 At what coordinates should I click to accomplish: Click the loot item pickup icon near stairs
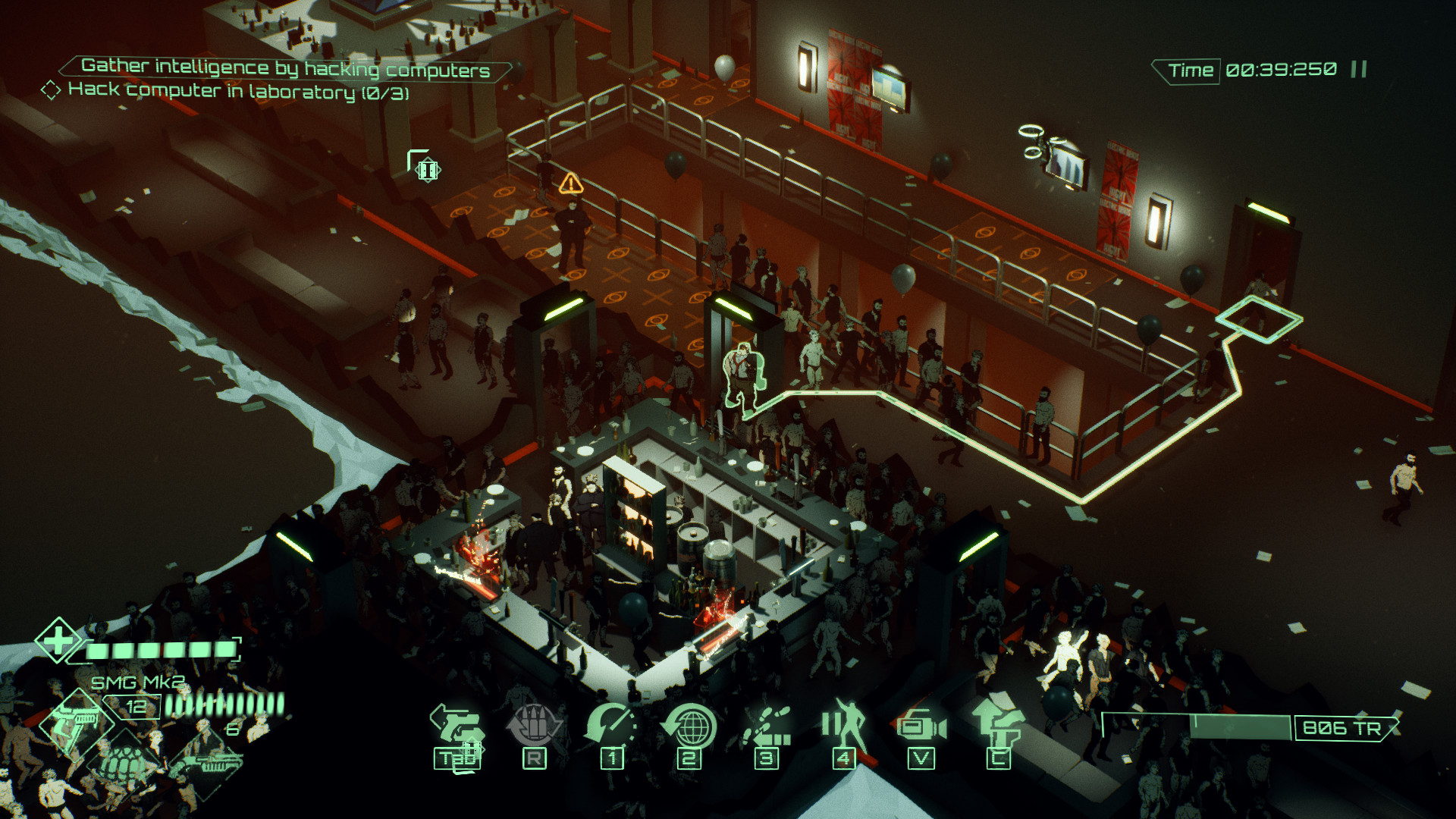click(x=426, y=170)
